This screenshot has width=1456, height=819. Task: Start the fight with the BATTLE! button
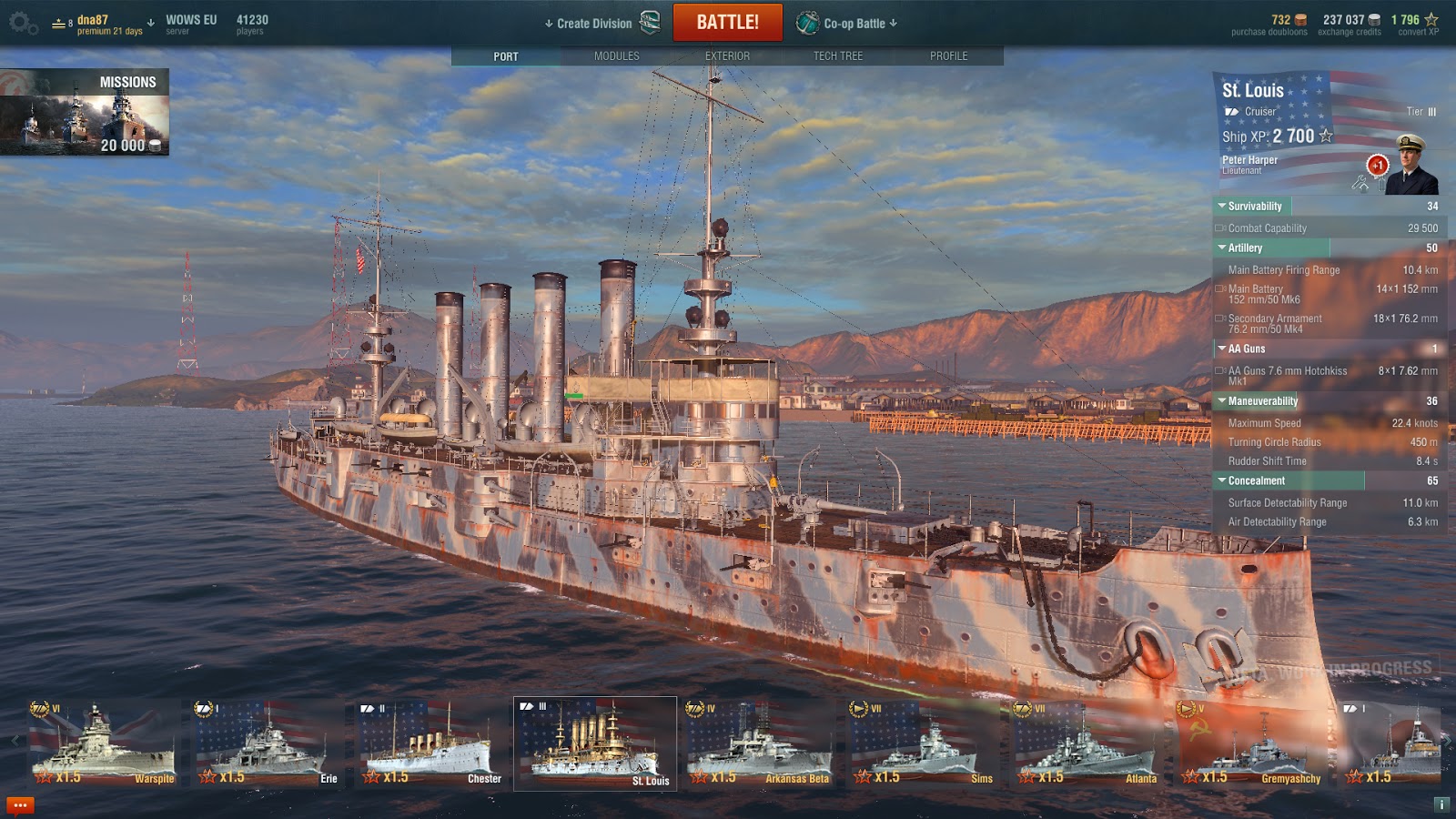click(x=727, y=23)
